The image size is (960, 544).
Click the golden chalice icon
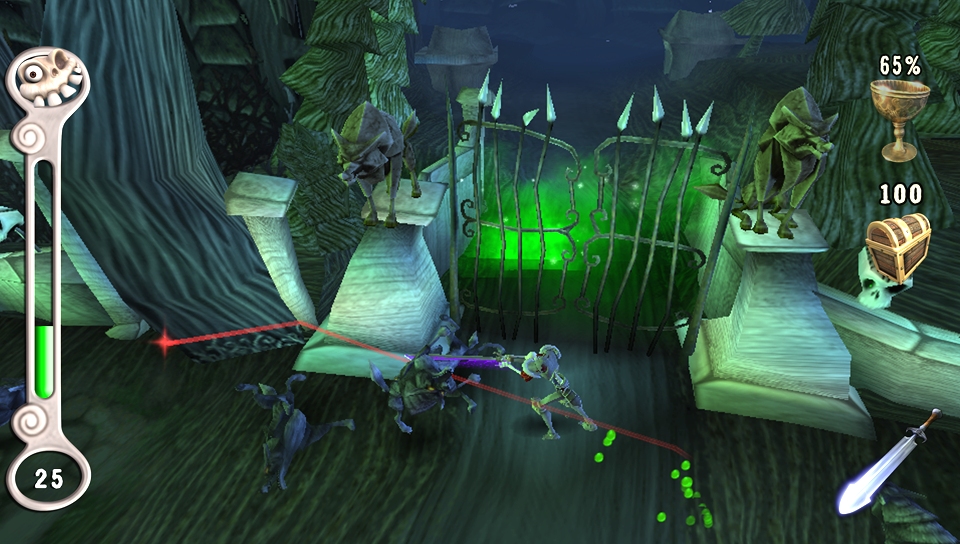tap(899, 118)
